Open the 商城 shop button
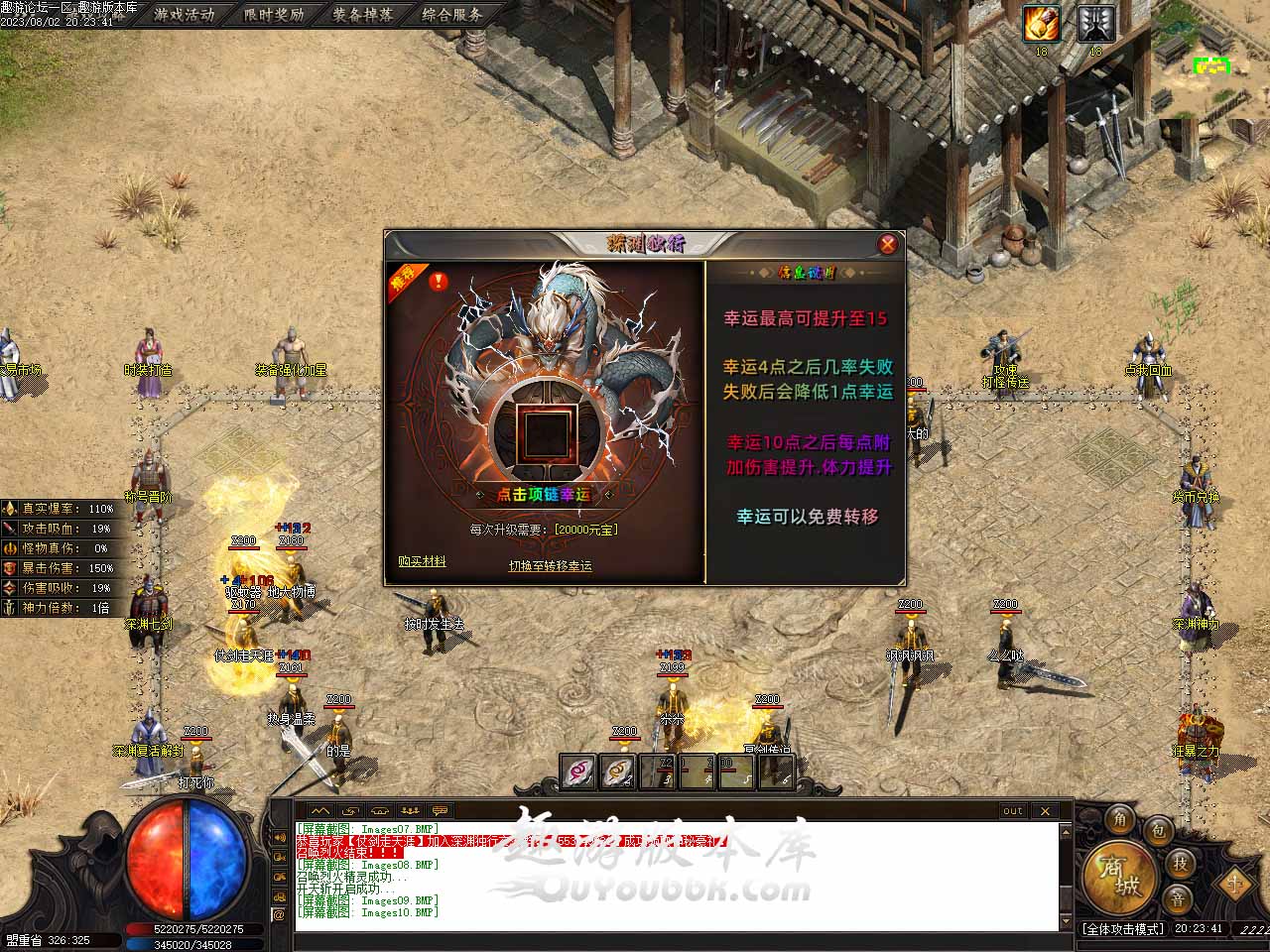 1118,879
